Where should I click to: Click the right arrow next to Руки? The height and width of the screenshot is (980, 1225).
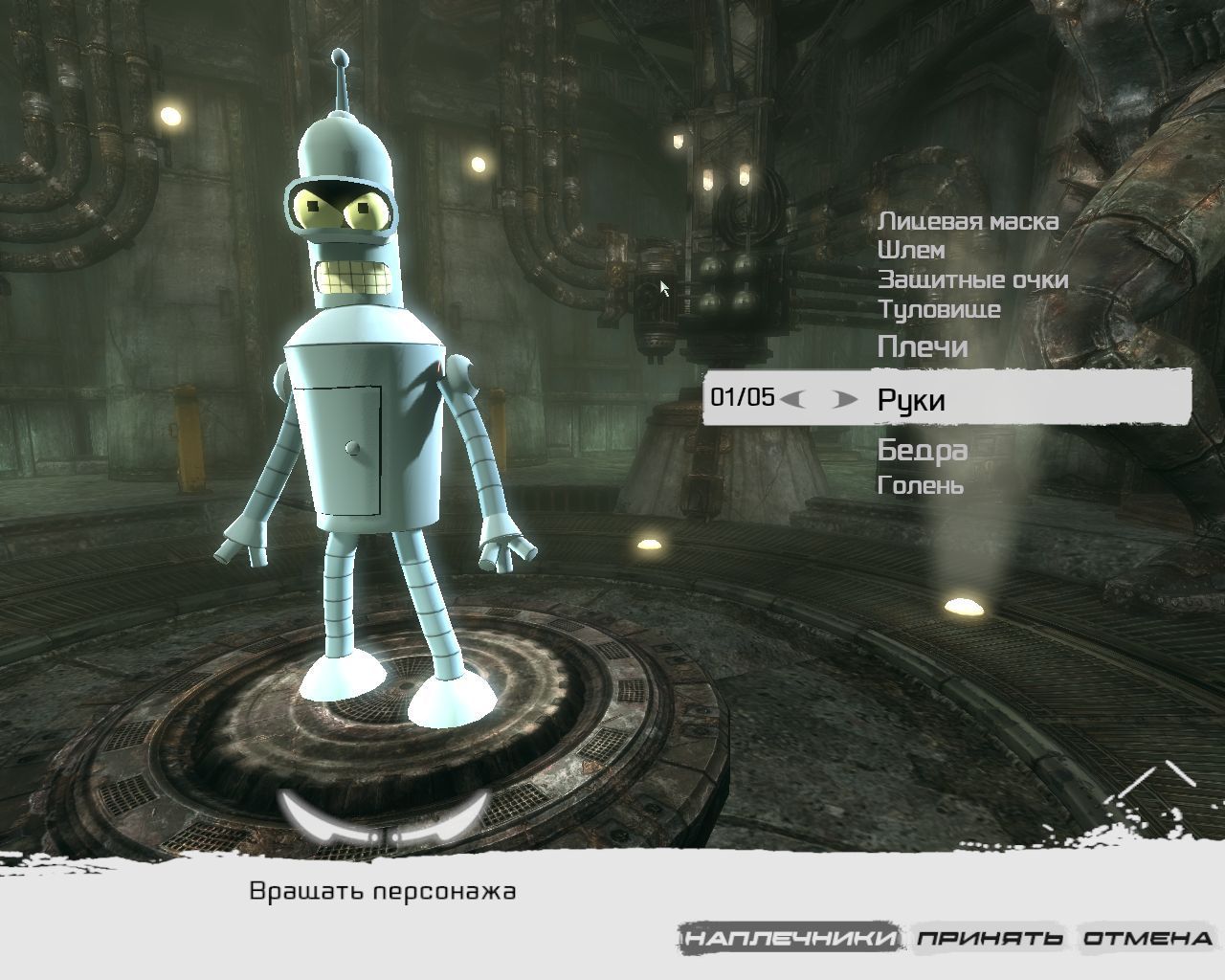coord(844,399)
